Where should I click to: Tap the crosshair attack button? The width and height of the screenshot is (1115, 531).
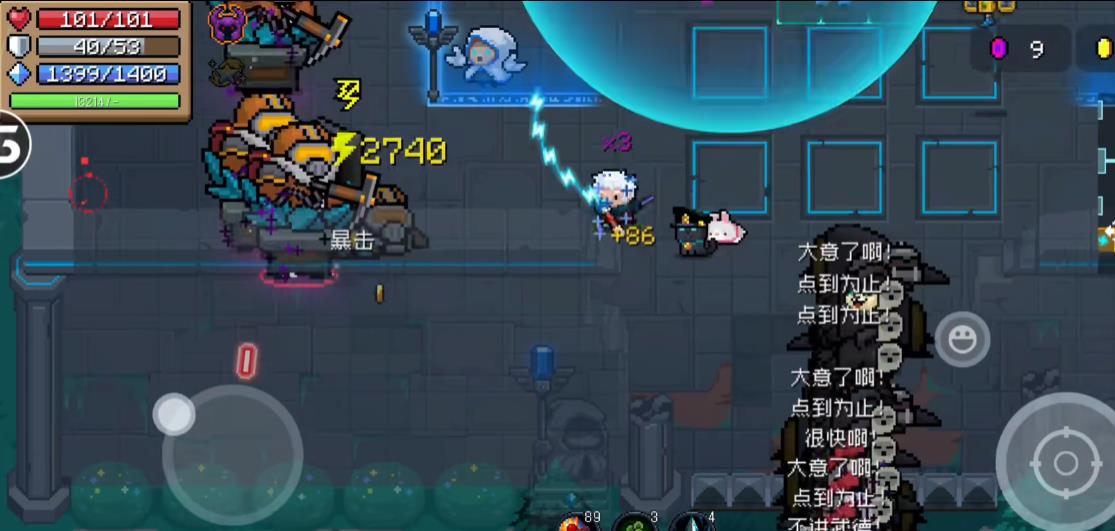[1064, 463]
